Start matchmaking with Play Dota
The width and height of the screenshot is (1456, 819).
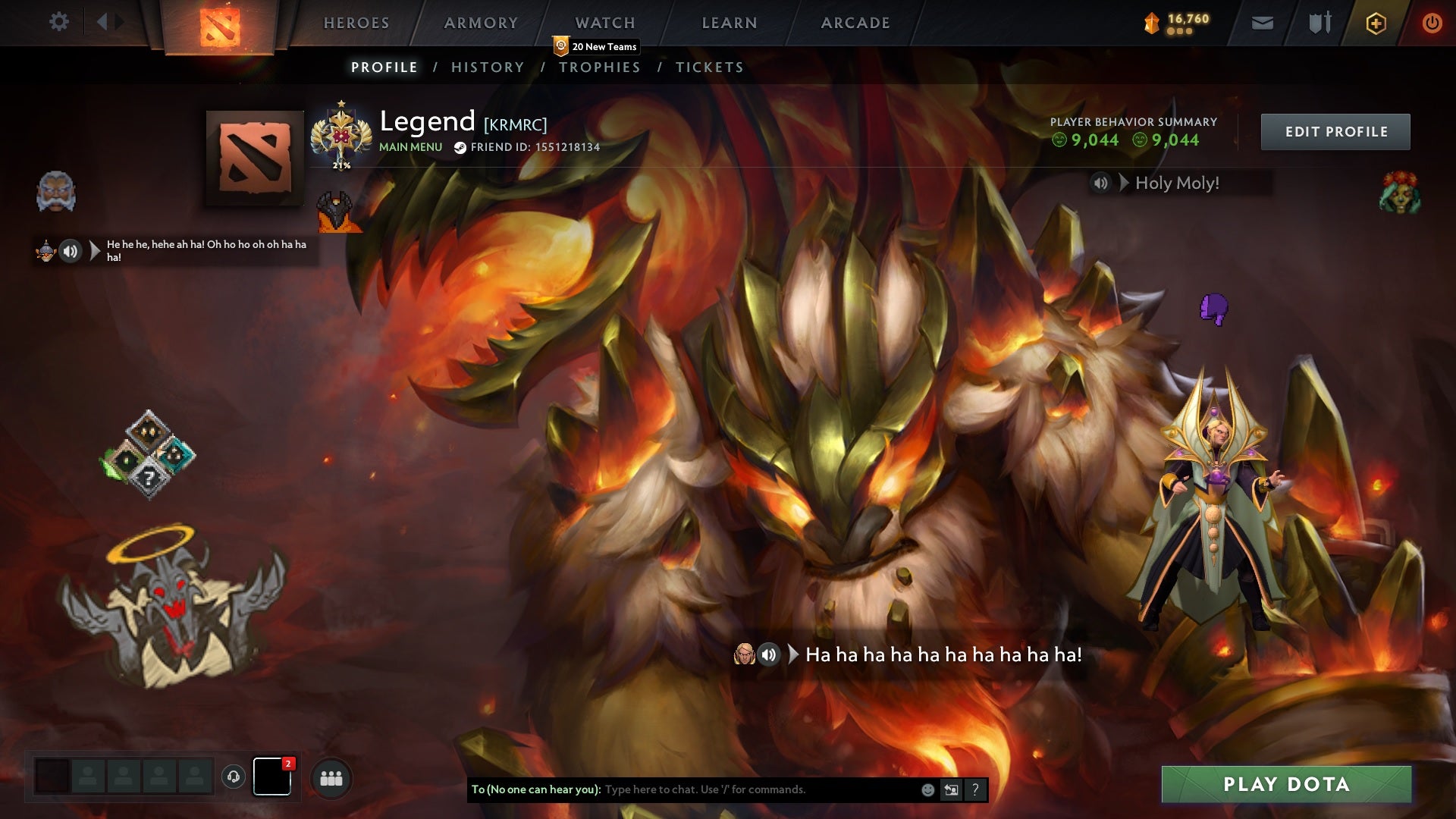[x=1286, y=784]
